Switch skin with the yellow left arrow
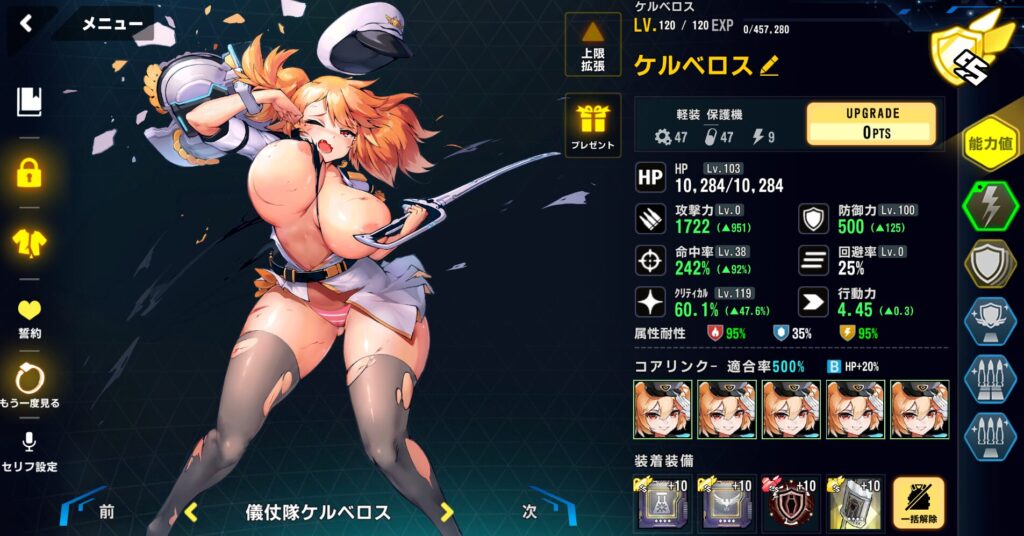Viewport: 1024px width, 536px height. point(191,513)
